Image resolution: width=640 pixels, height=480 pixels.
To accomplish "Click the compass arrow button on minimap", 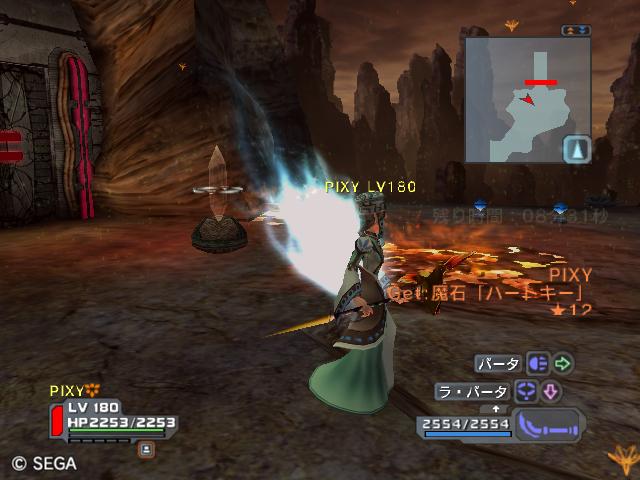I will [577, 150].
